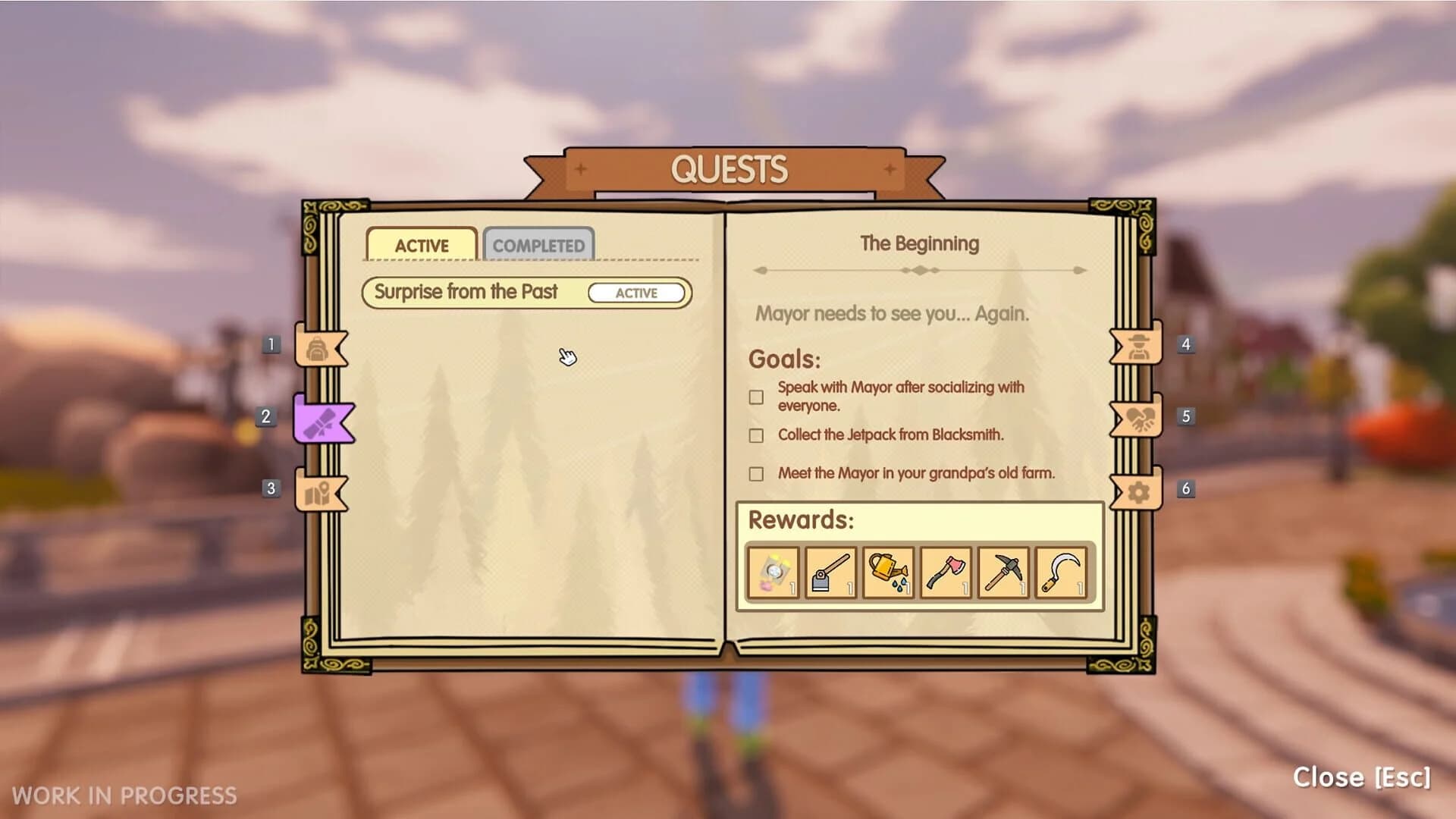Click the watering can reward
1456x819 pixels.
[888, 573]
